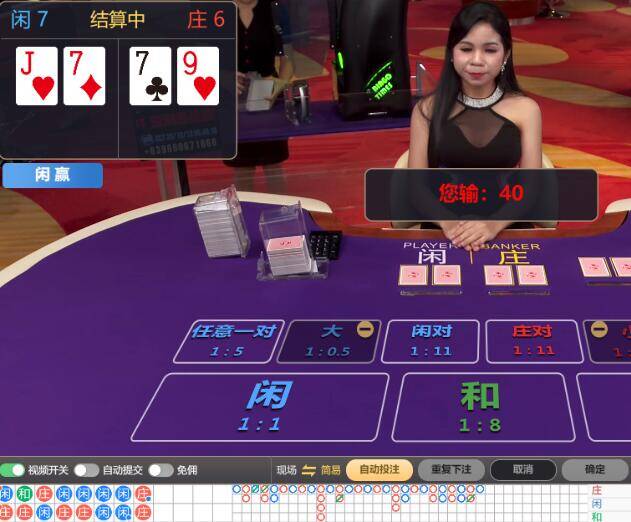This screenshot has width=631, height=522.
Task: Cancel the bet with 取消
Action: tap(522, 469)
